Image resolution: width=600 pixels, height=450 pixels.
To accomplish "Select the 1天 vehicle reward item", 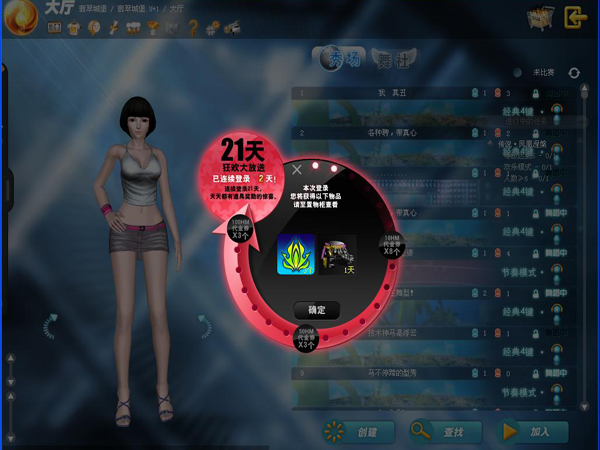I will tap(339, 254).
